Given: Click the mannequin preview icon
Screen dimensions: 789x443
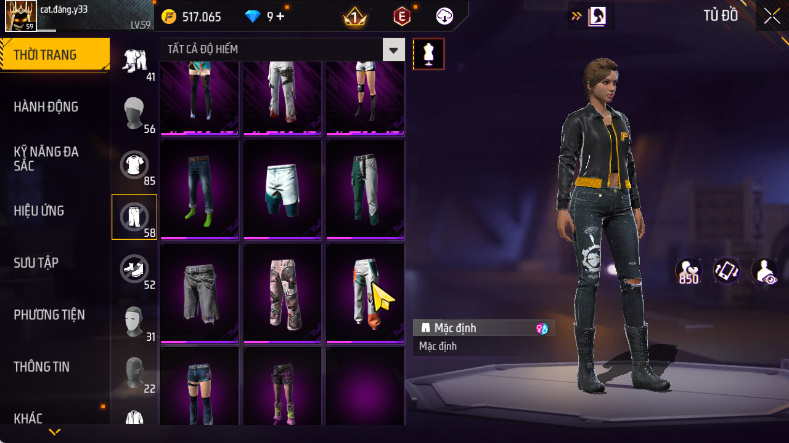Looking at the screenshot, I should 428,54.
